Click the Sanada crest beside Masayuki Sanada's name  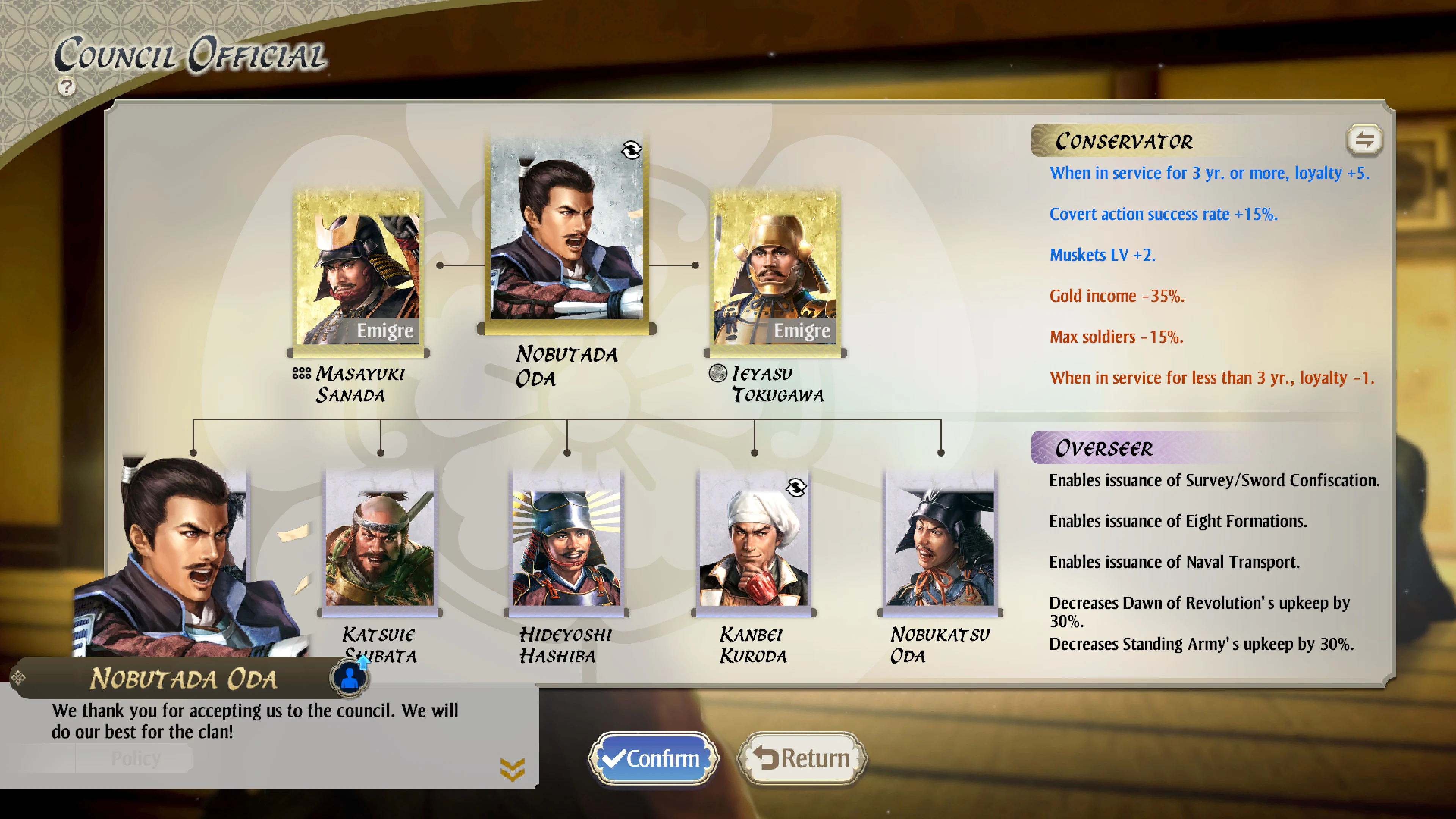303,374
